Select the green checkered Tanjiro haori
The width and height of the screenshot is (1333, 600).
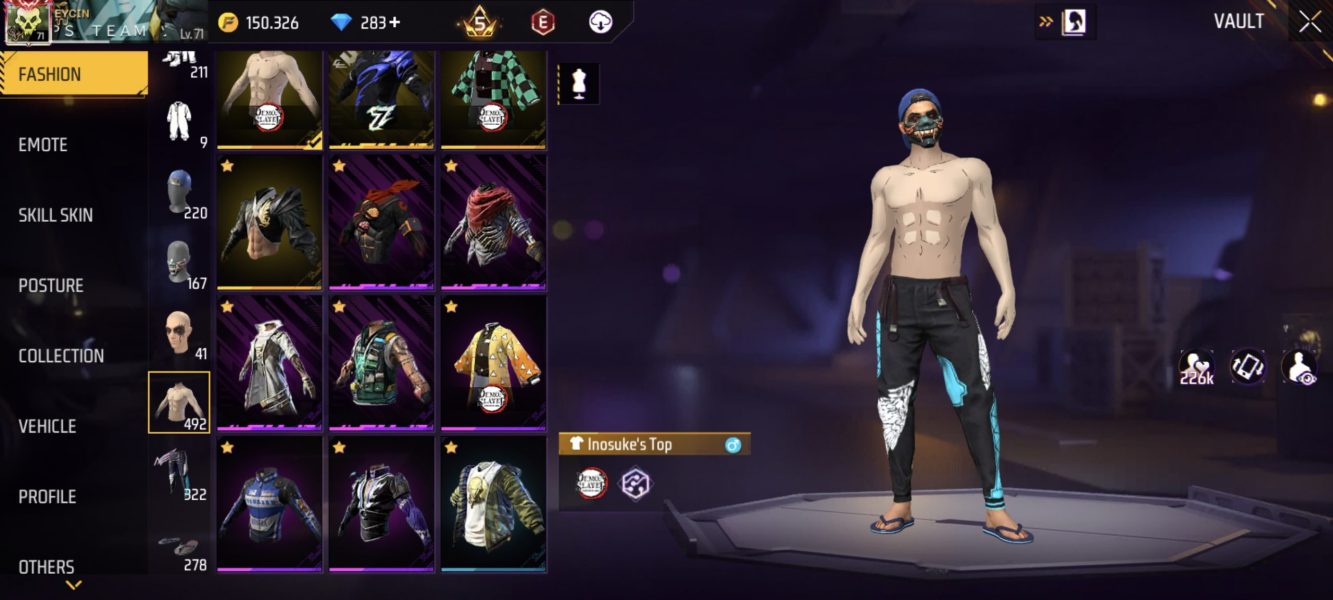pos(493,99)
